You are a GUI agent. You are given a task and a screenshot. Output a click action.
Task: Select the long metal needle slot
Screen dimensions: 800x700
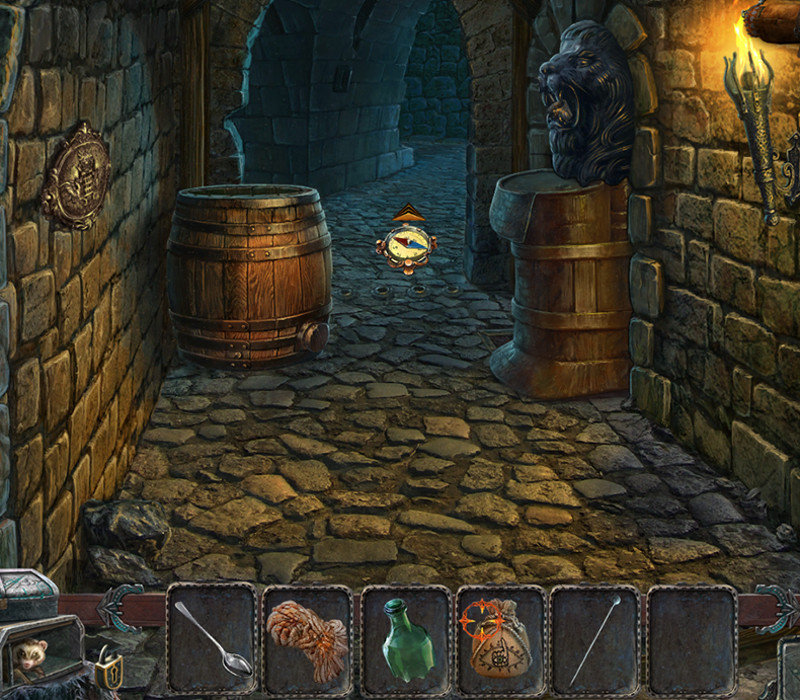595,638
